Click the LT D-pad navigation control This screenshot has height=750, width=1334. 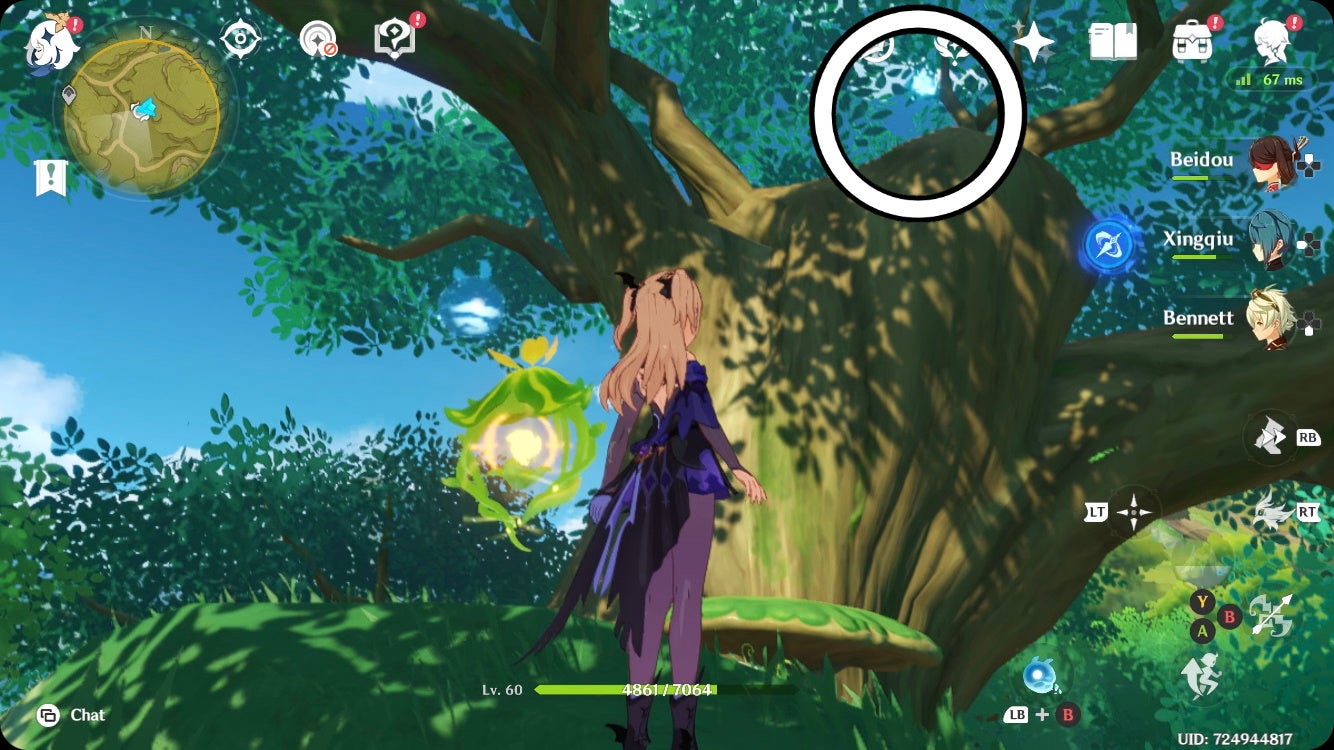click(x=1133, y=512)
